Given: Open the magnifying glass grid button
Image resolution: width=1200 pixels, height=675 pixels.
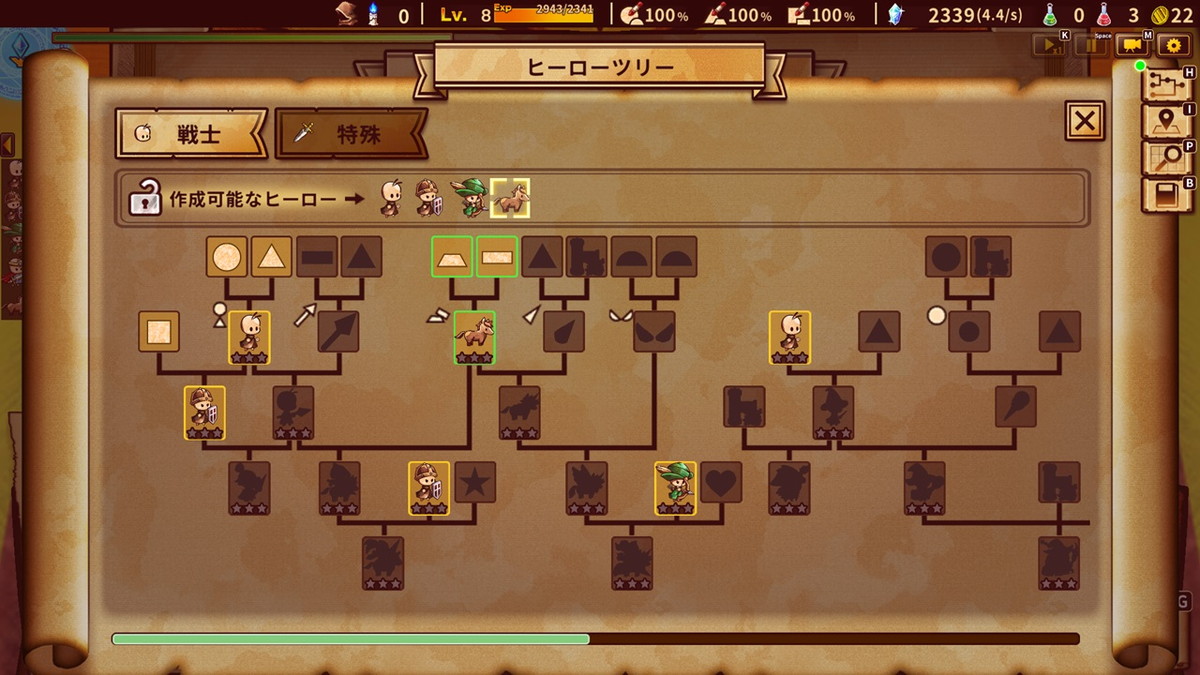Looking at the screenshot, I should (x=1165, y=158).
